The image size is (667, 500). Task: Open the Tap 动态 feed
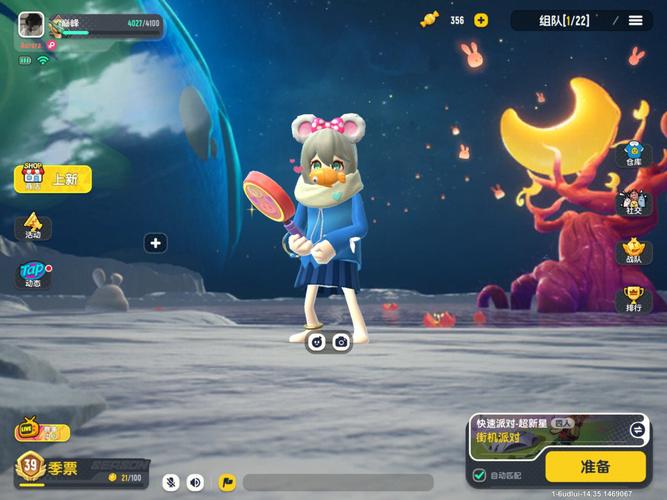pyautogui.click(x=33, y=275)
